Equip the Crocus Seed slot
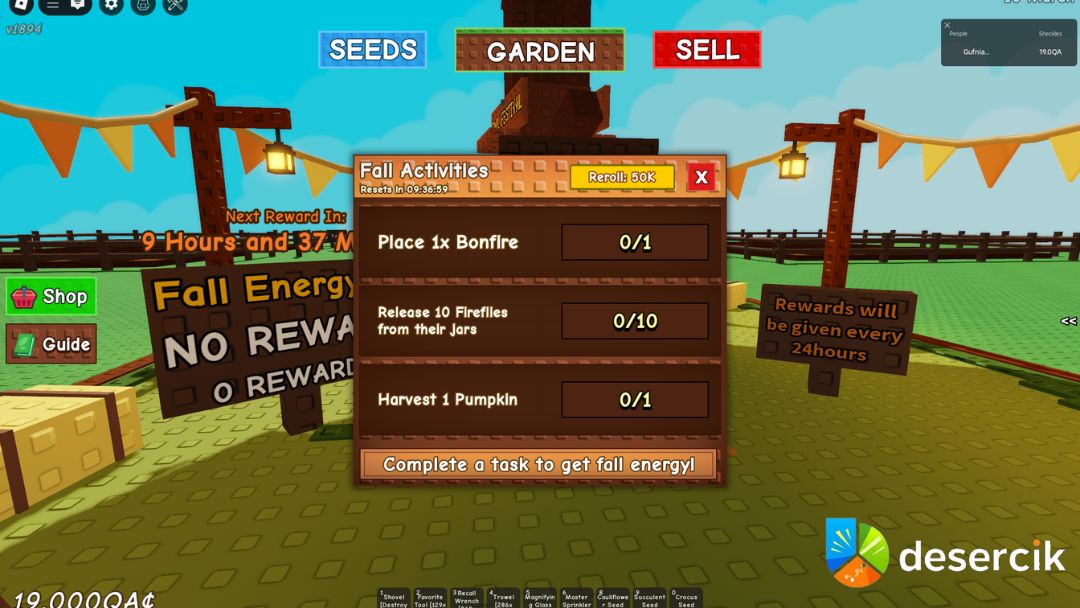The image size is (1080, 608). [x=686, y=598]
